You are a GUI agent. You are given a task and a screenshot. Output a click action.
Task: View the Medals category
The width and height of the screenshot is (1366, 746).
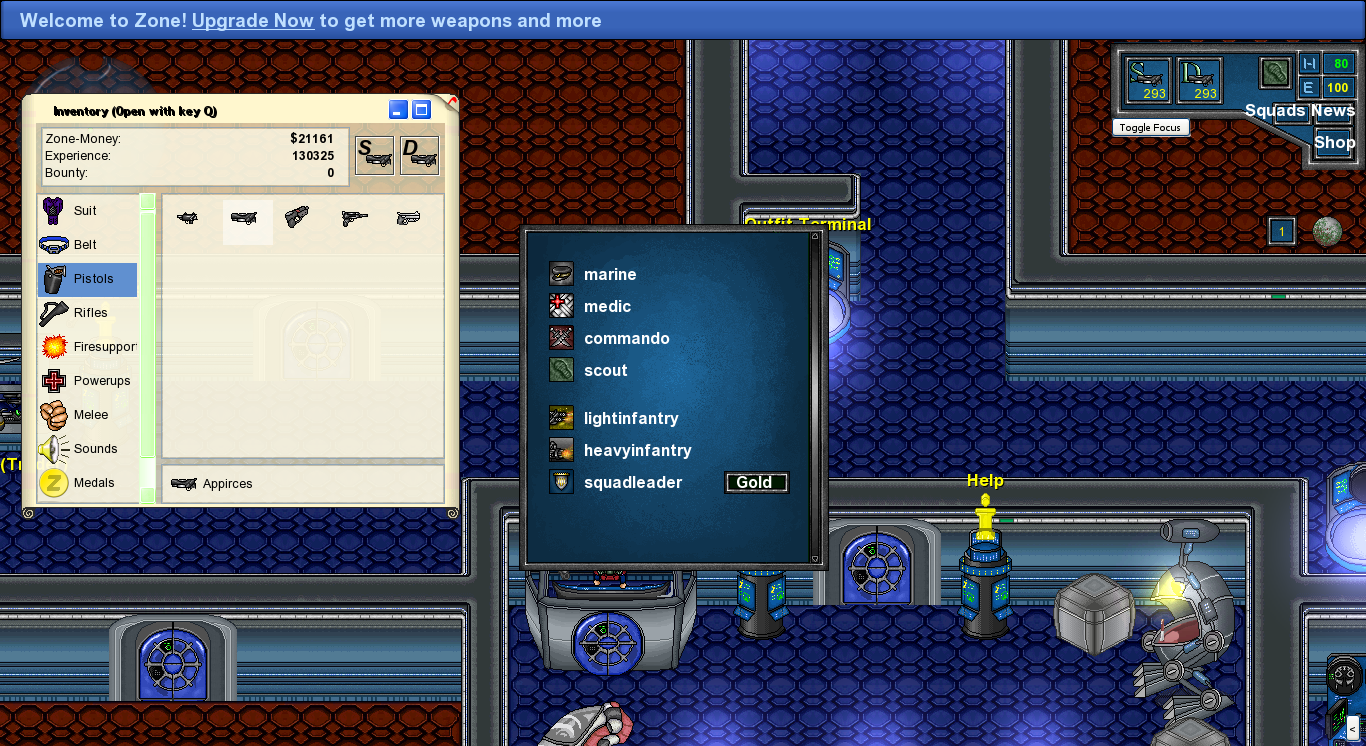(94, 483)
